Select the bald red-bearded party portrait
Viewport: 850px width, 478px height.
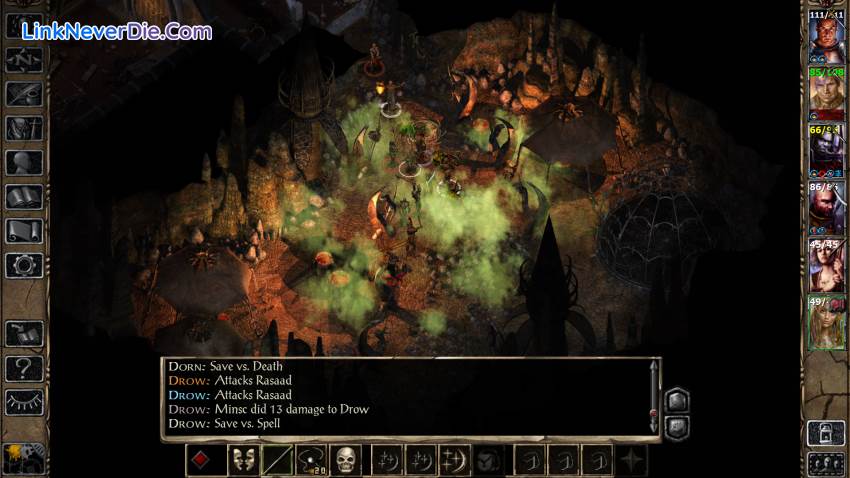826,208
